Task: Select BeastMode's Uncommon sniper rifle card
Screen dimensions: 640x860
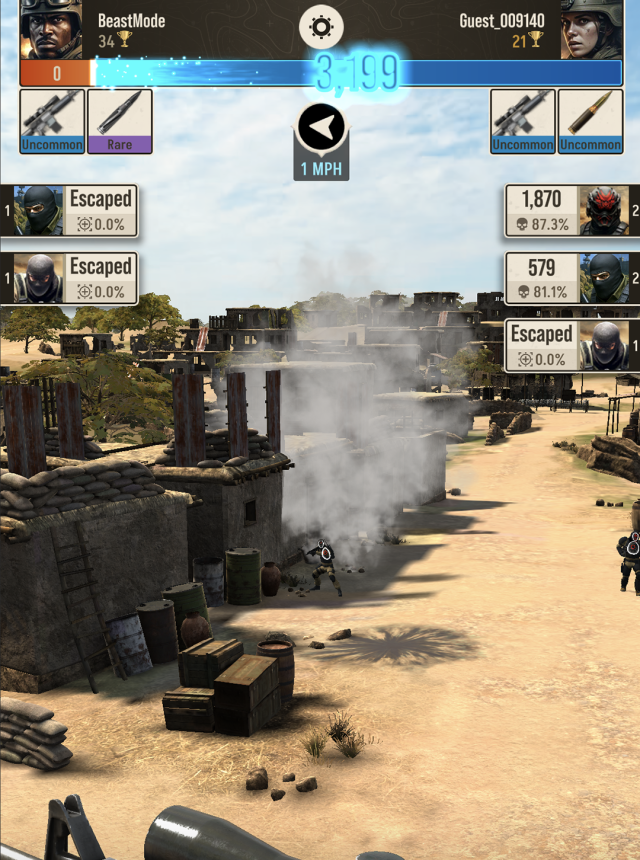Action: coord(52,121)
